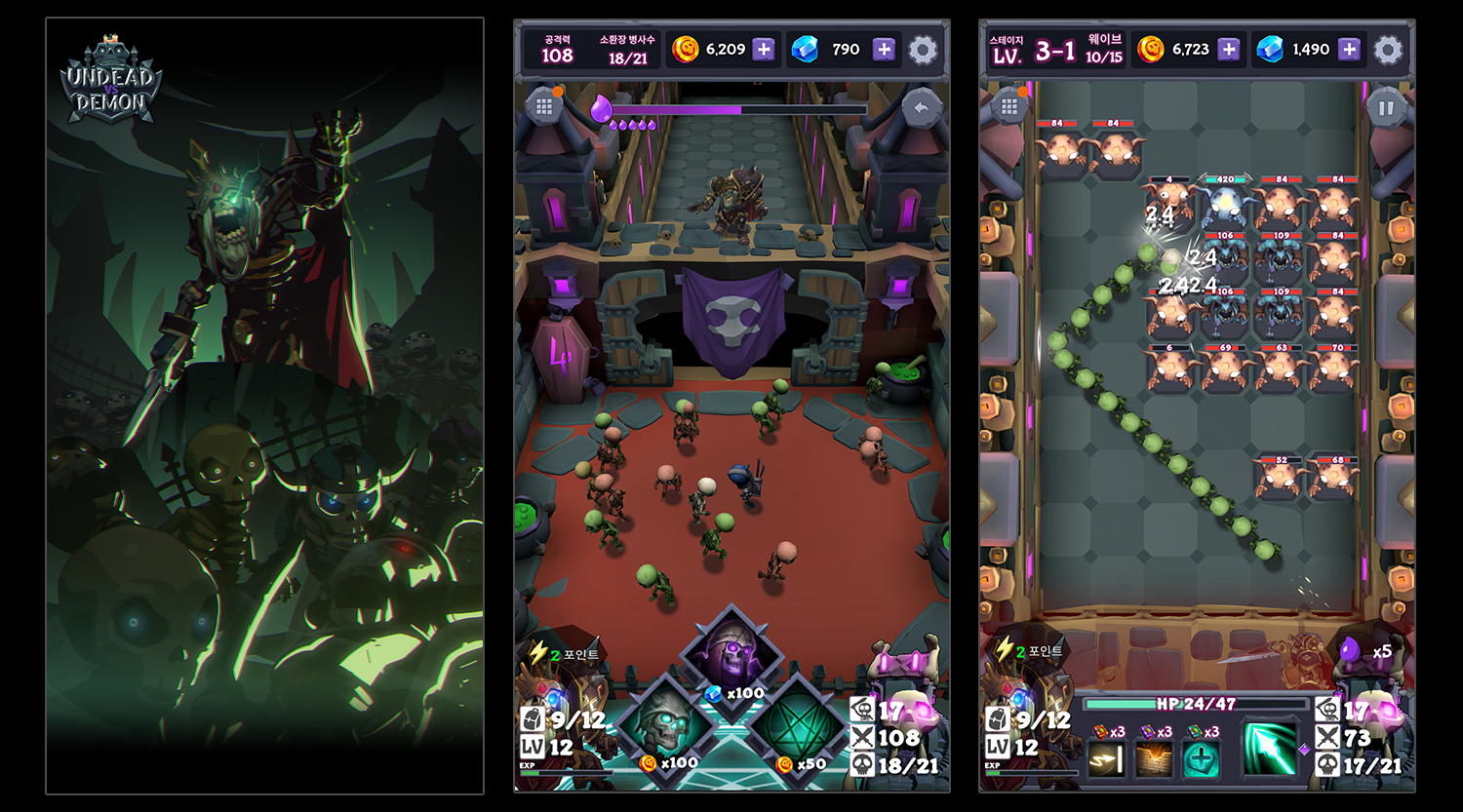This screenshot has width=1463, height=812.
Task: Tap the plus next to 6,723 gold
Action: coord(1229,50)
